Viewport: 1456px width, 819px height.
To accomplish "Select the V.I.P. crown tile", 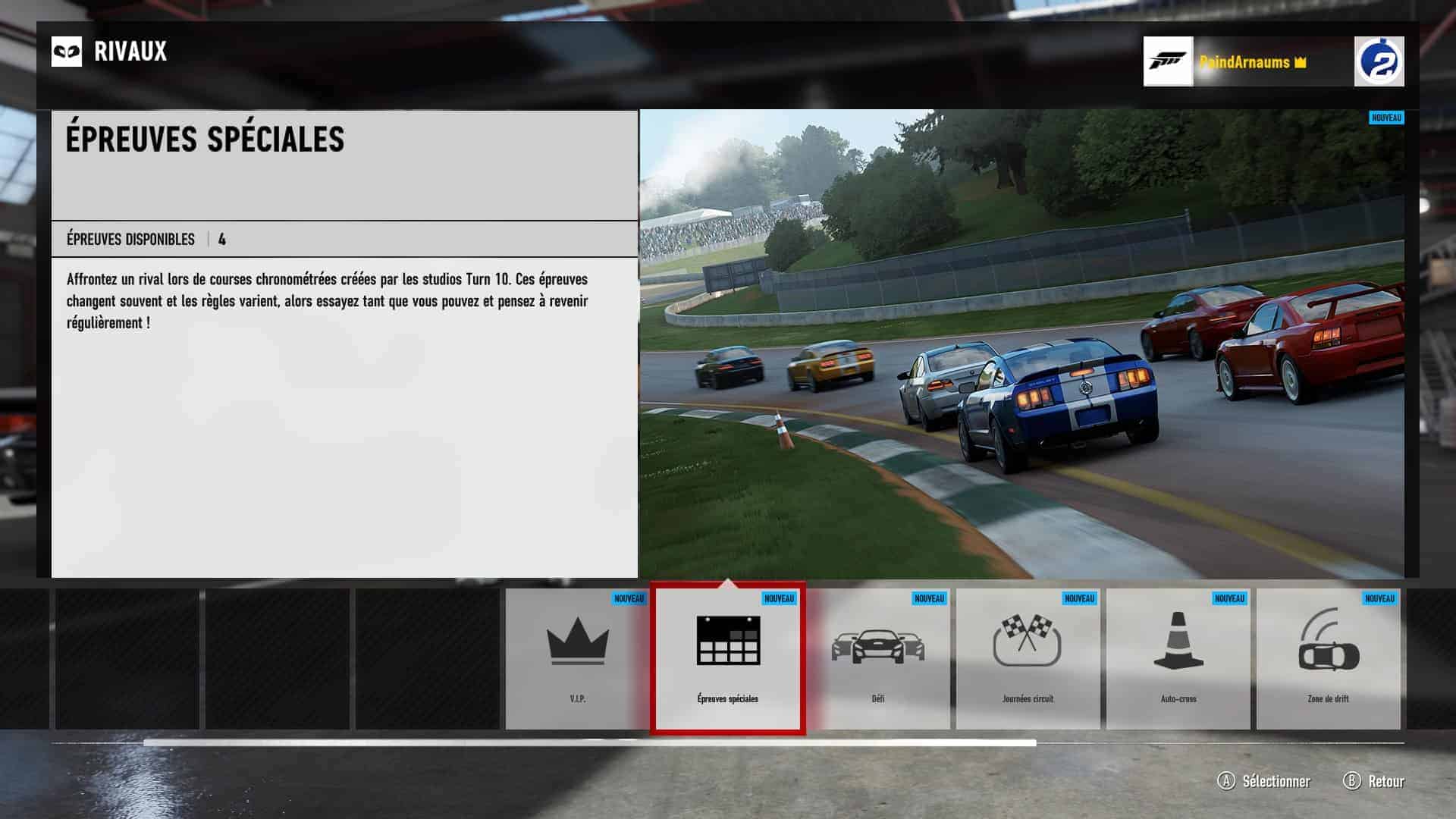I will click(x=577, y=658).
